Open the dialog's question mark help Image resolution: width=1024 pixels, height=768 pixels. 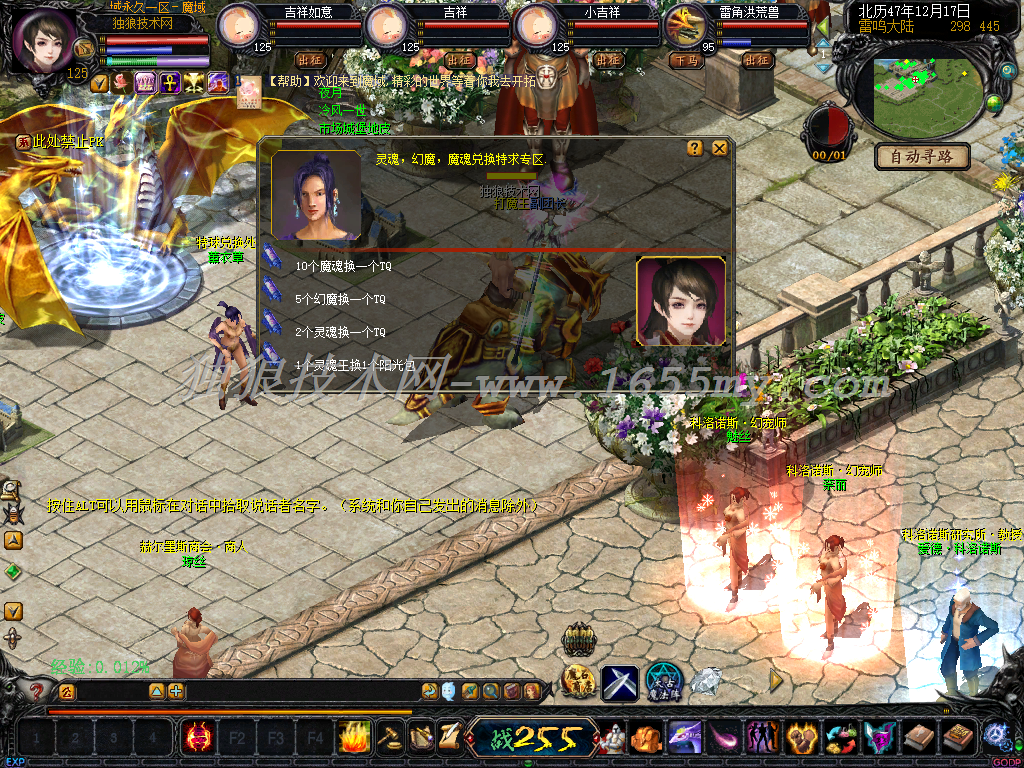click(695, 148)
